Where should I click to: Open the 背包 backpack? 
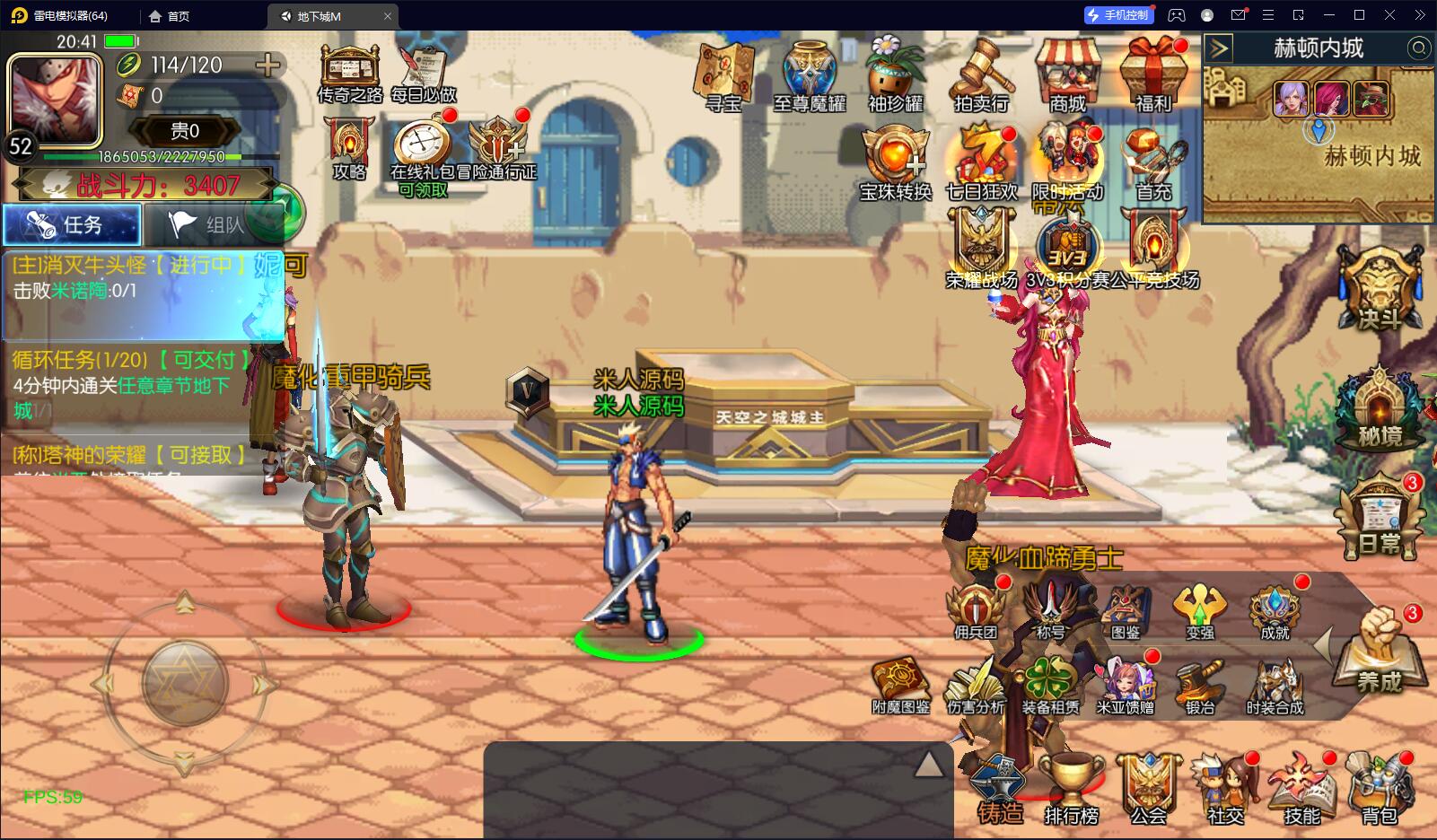[x=1380, y=790]
